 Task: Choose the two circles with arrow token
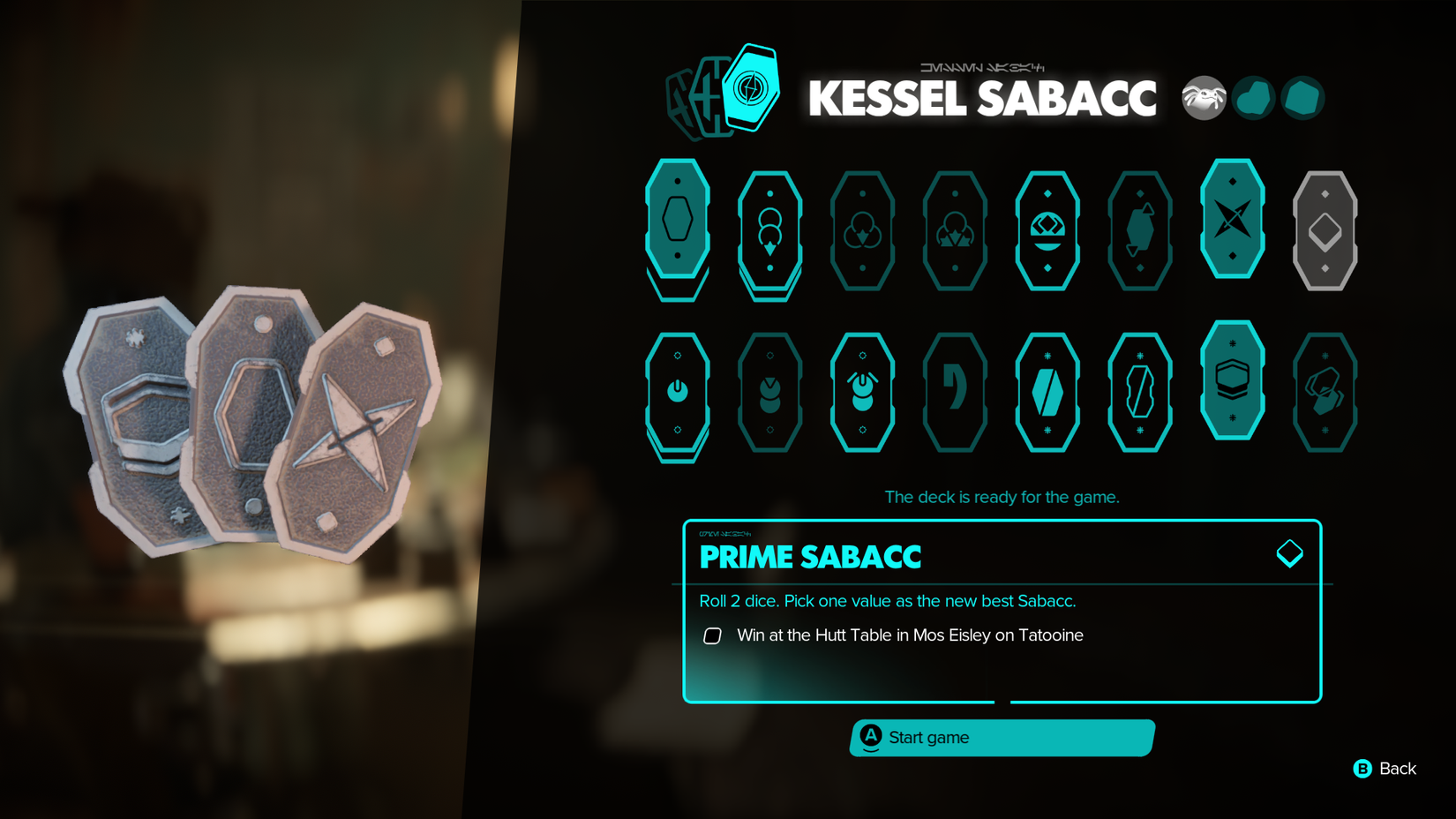[770, 231]
